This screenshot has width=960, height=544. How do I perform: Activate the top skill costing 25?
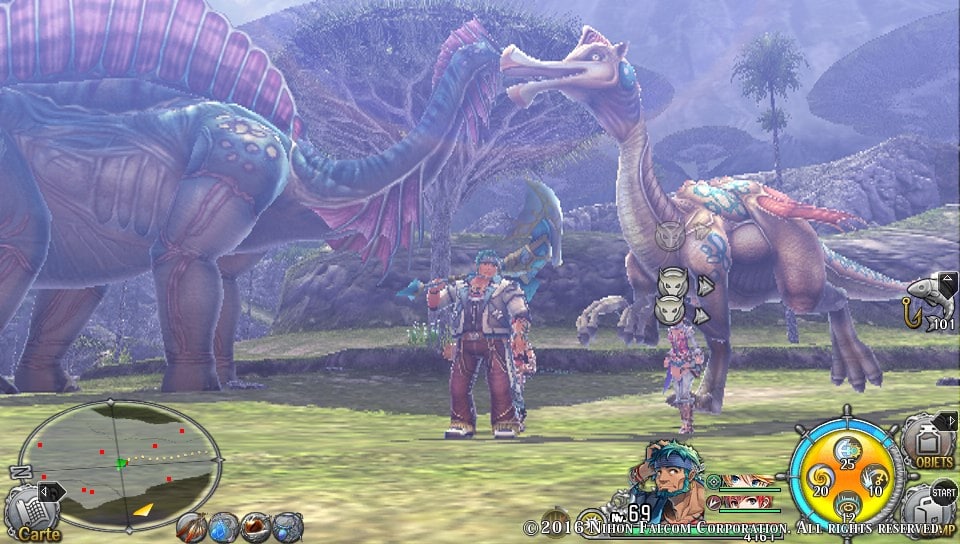pos(846,451)
